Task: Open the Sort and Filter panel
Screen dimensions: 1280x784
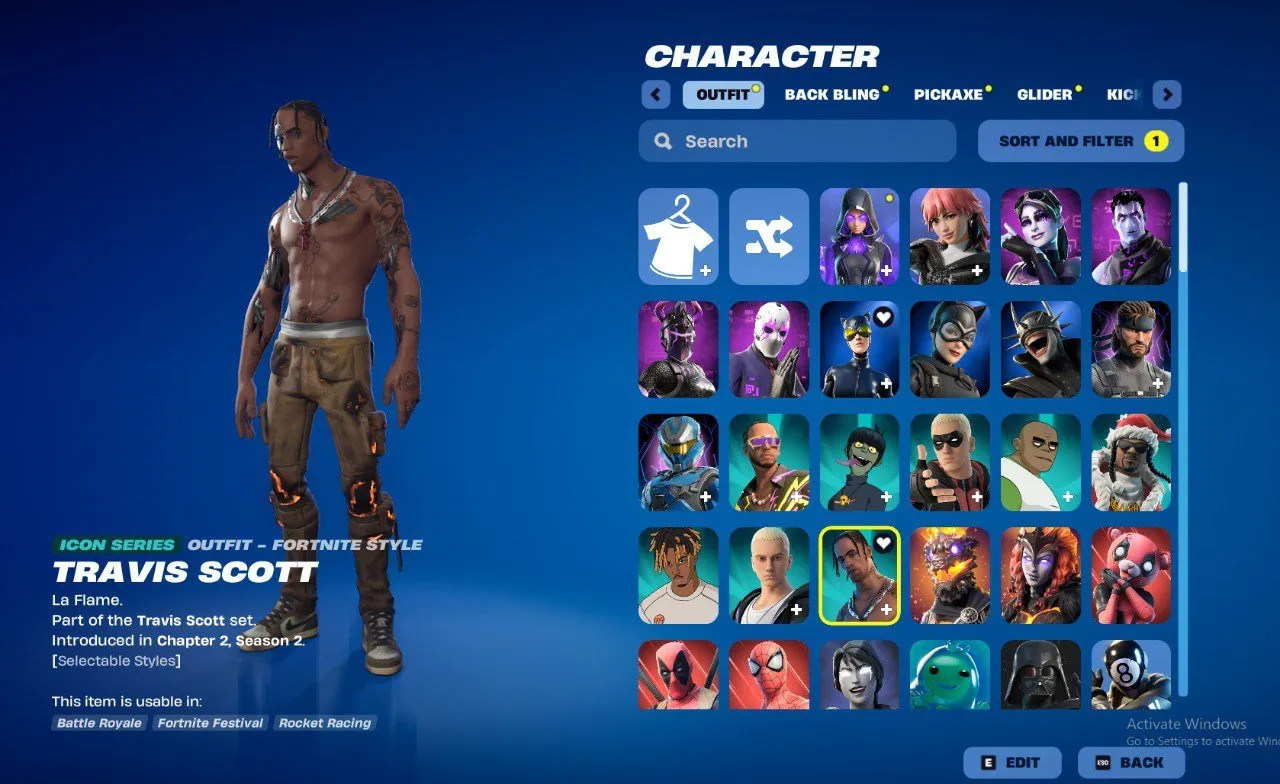Action: pos(1080,141)
